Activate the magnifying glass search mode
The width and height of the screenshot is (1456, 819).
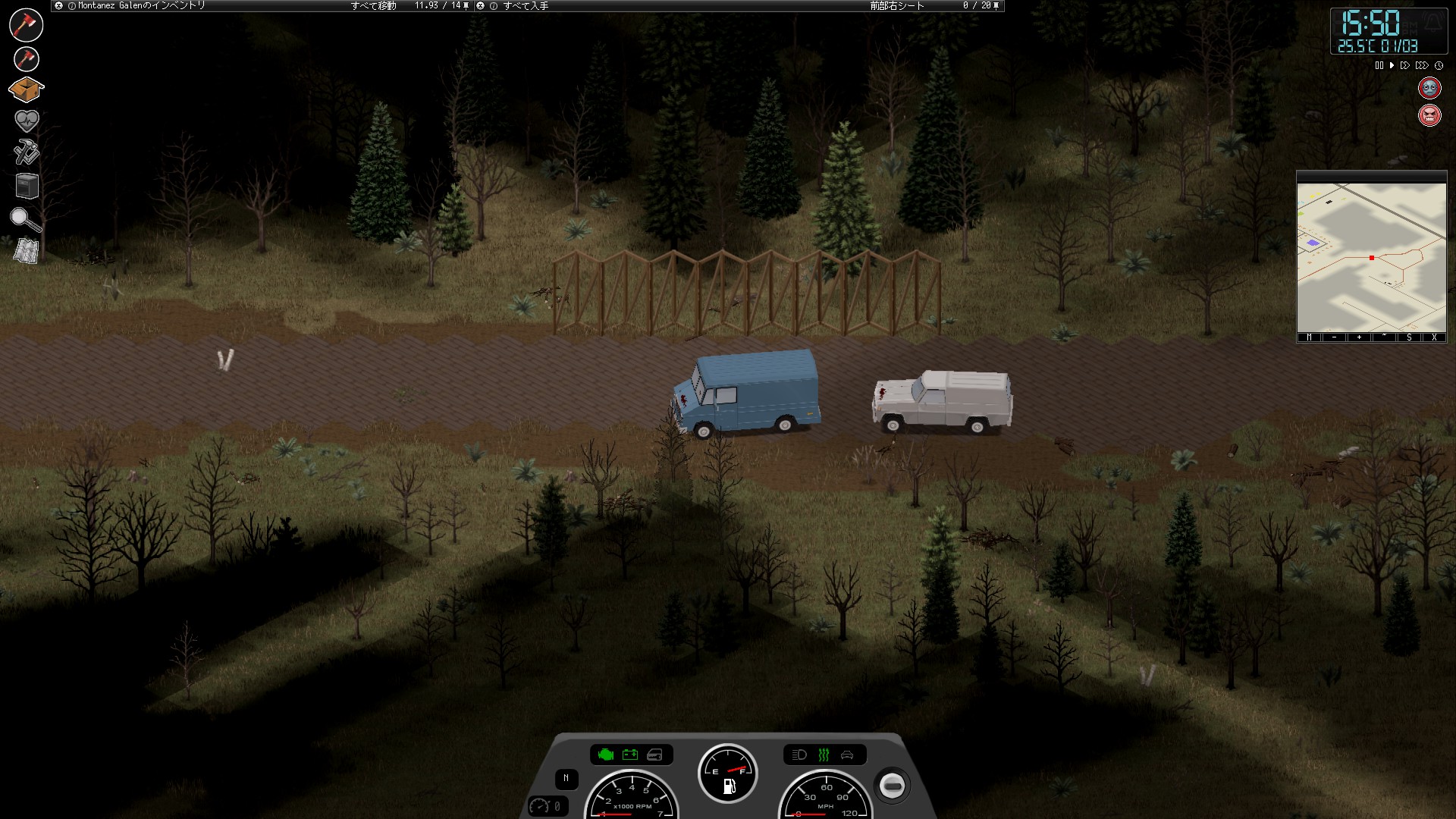(26, 219)
